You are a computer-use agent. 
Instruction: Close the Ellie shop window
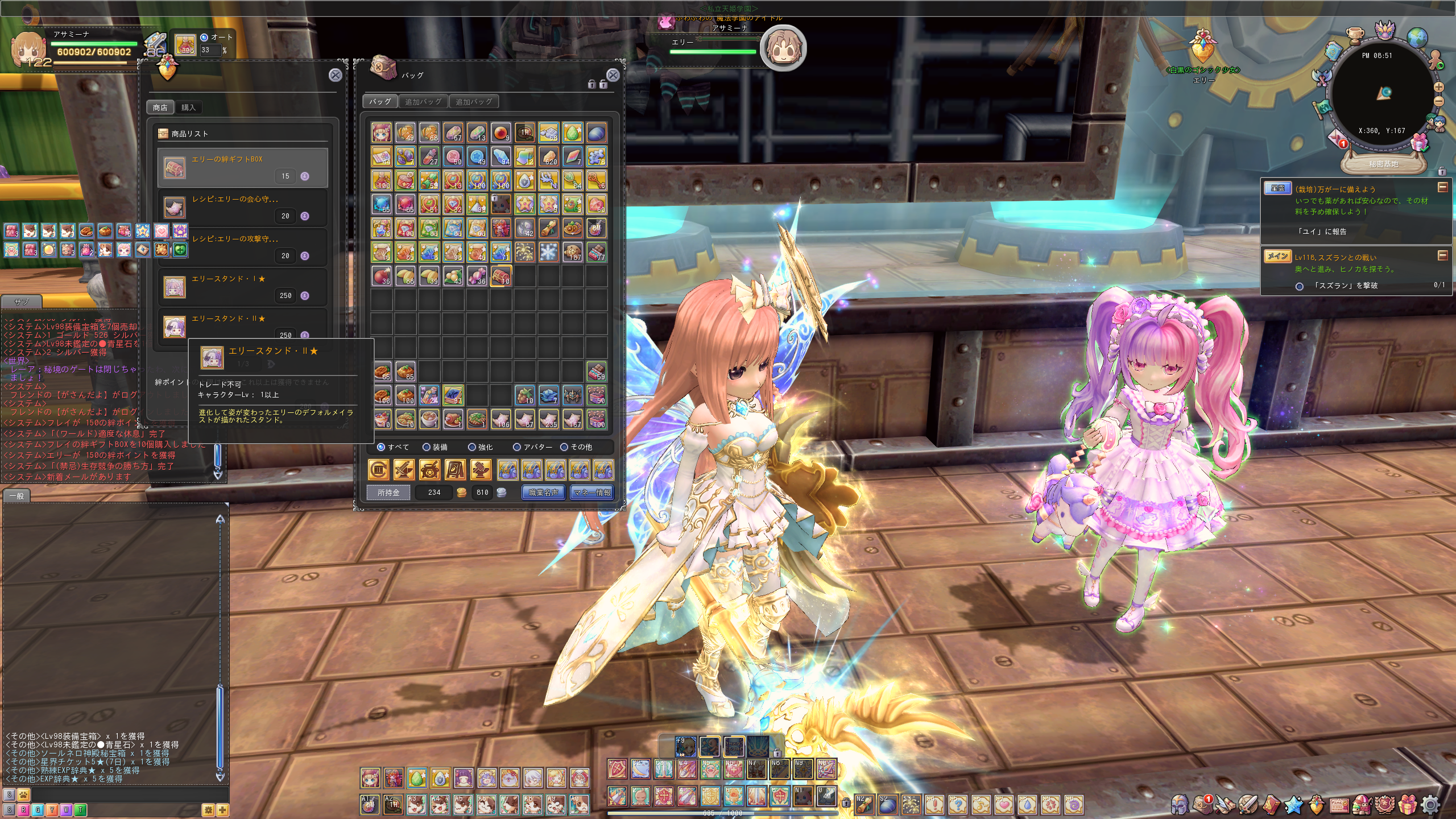tap(336, 75)
